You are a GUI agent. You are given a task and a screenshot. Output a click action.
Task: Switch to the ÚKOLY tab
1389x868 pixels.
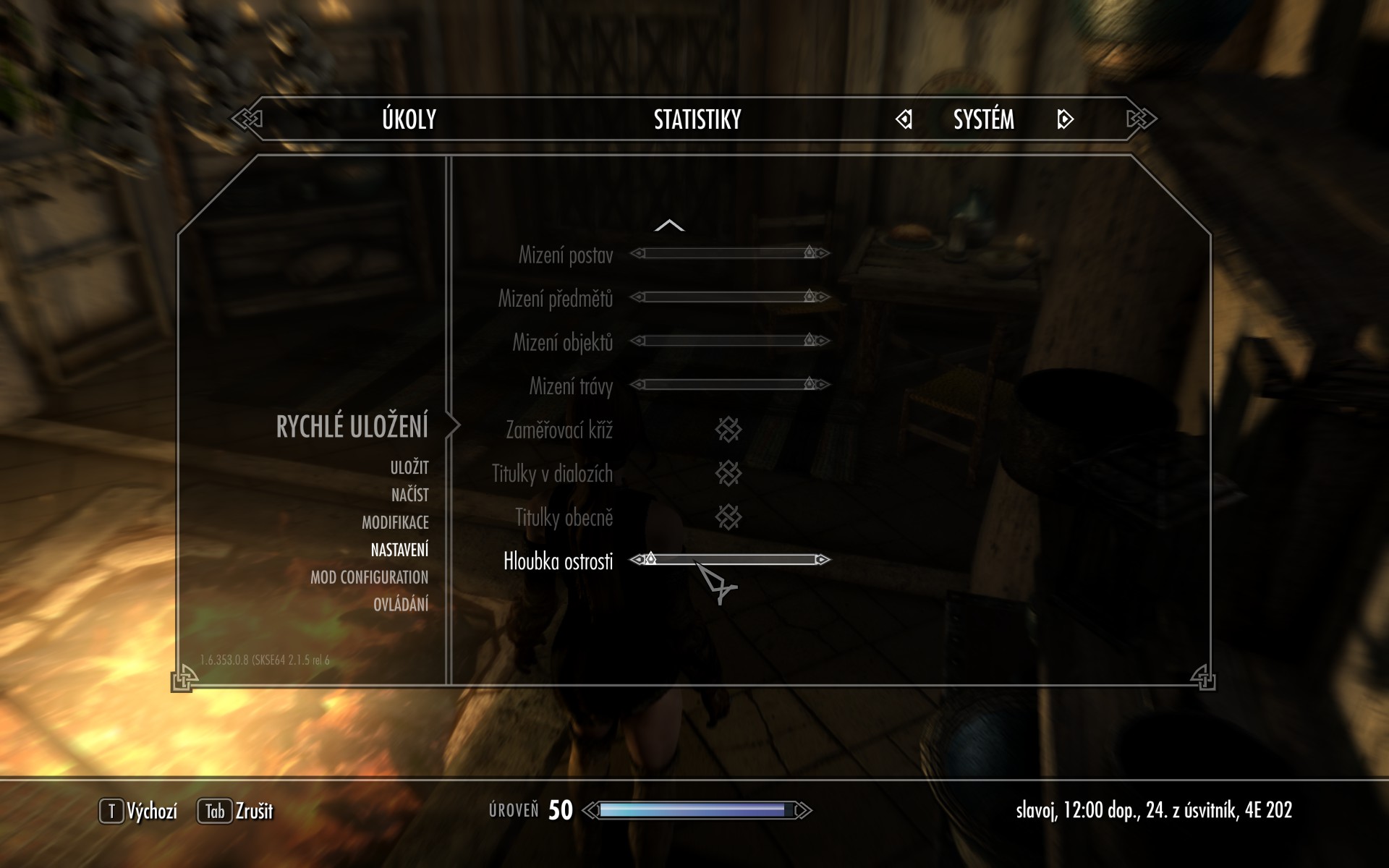pos(409,119)
